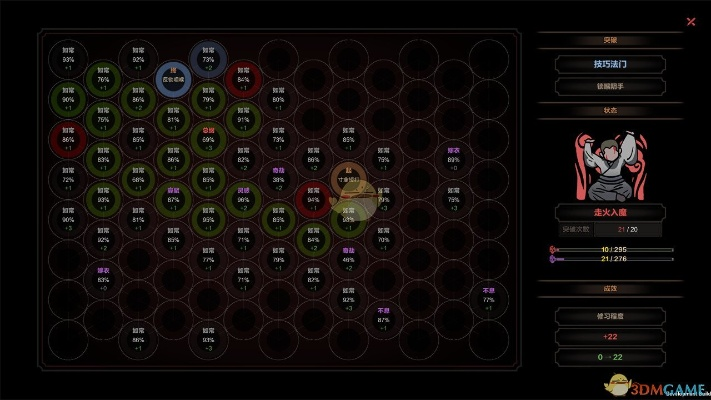Pick the 38% node

tap(278, 179)
